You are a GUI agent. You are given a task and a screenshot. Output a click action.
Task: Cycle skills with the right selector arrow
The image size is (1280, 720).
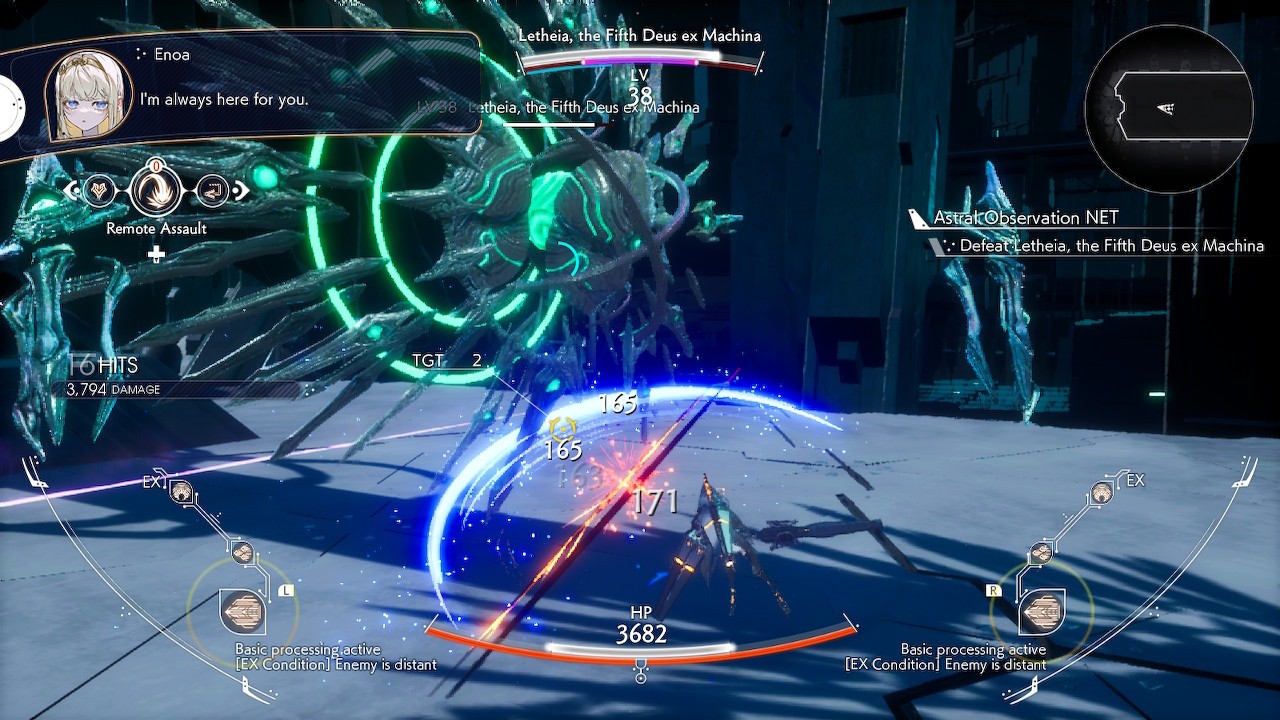(x=241, y=189)
